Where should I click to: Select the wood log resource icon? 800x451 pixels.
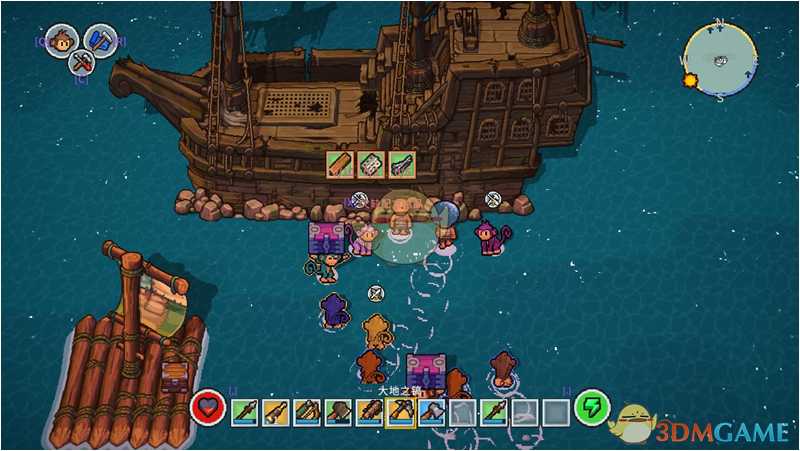click(340, 165)
